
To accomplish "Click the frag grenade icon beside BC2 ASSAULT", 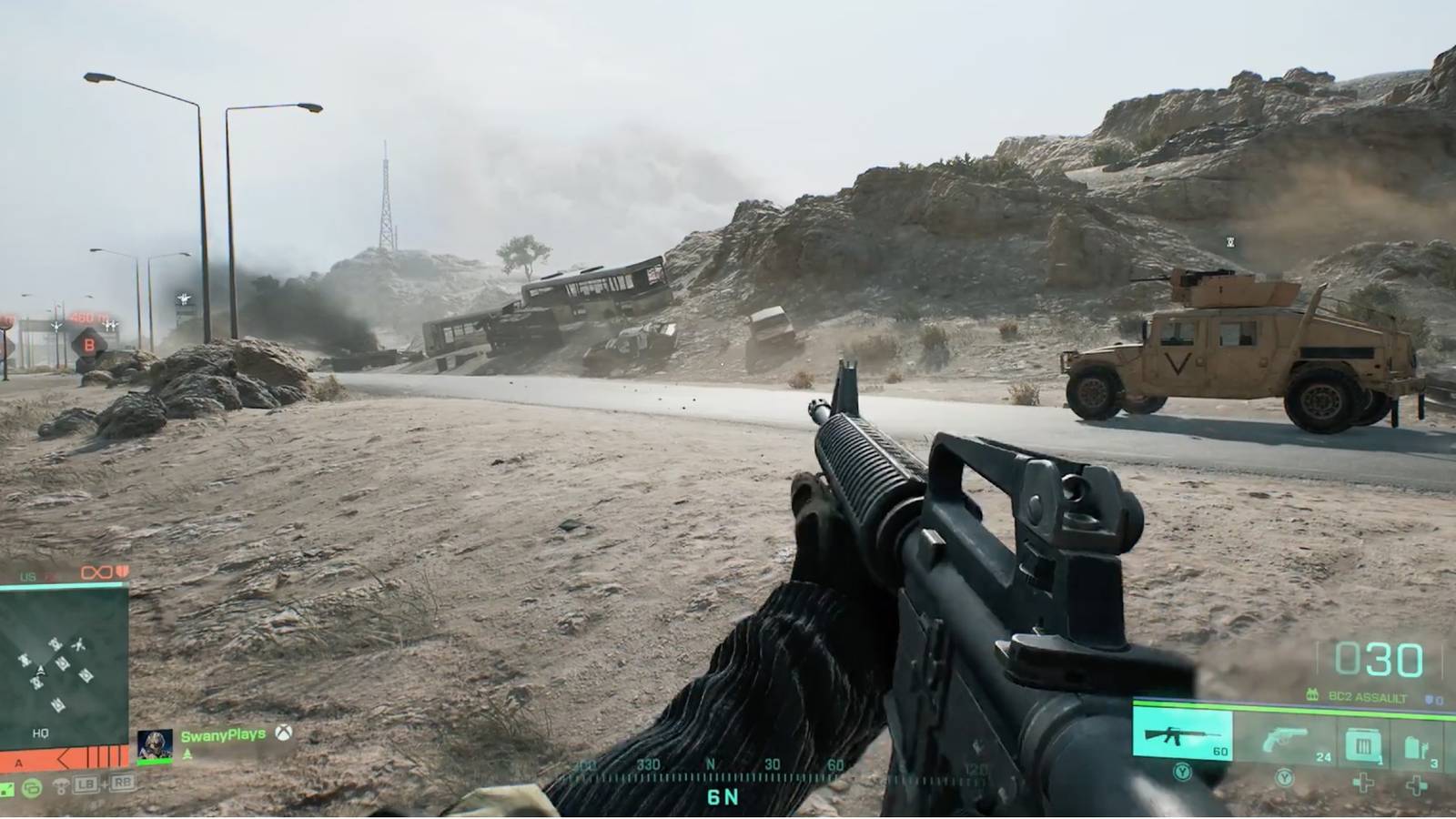I will (1311, 694).
